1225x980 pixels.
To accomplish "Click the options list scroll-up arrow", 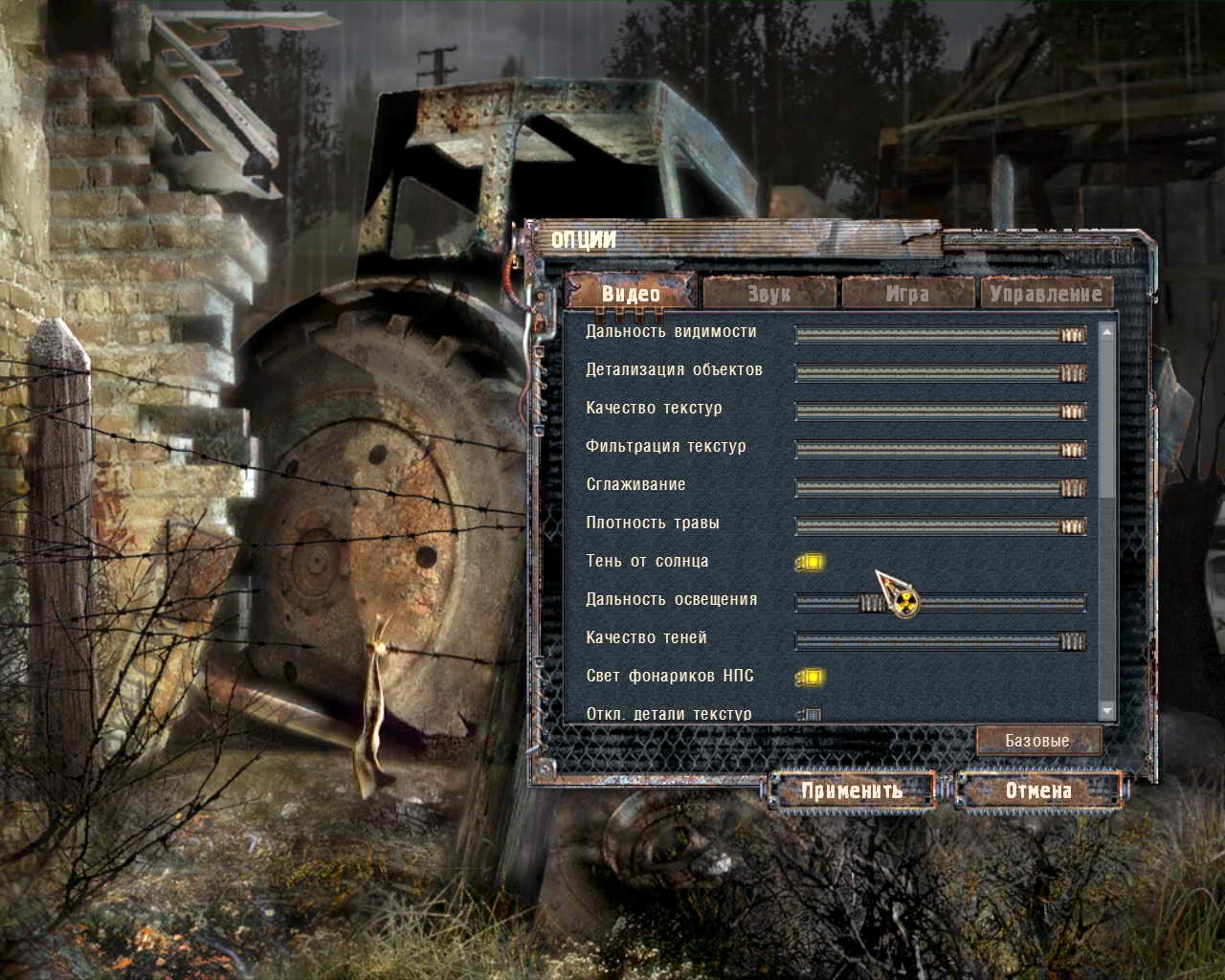I will point(1107,332).
